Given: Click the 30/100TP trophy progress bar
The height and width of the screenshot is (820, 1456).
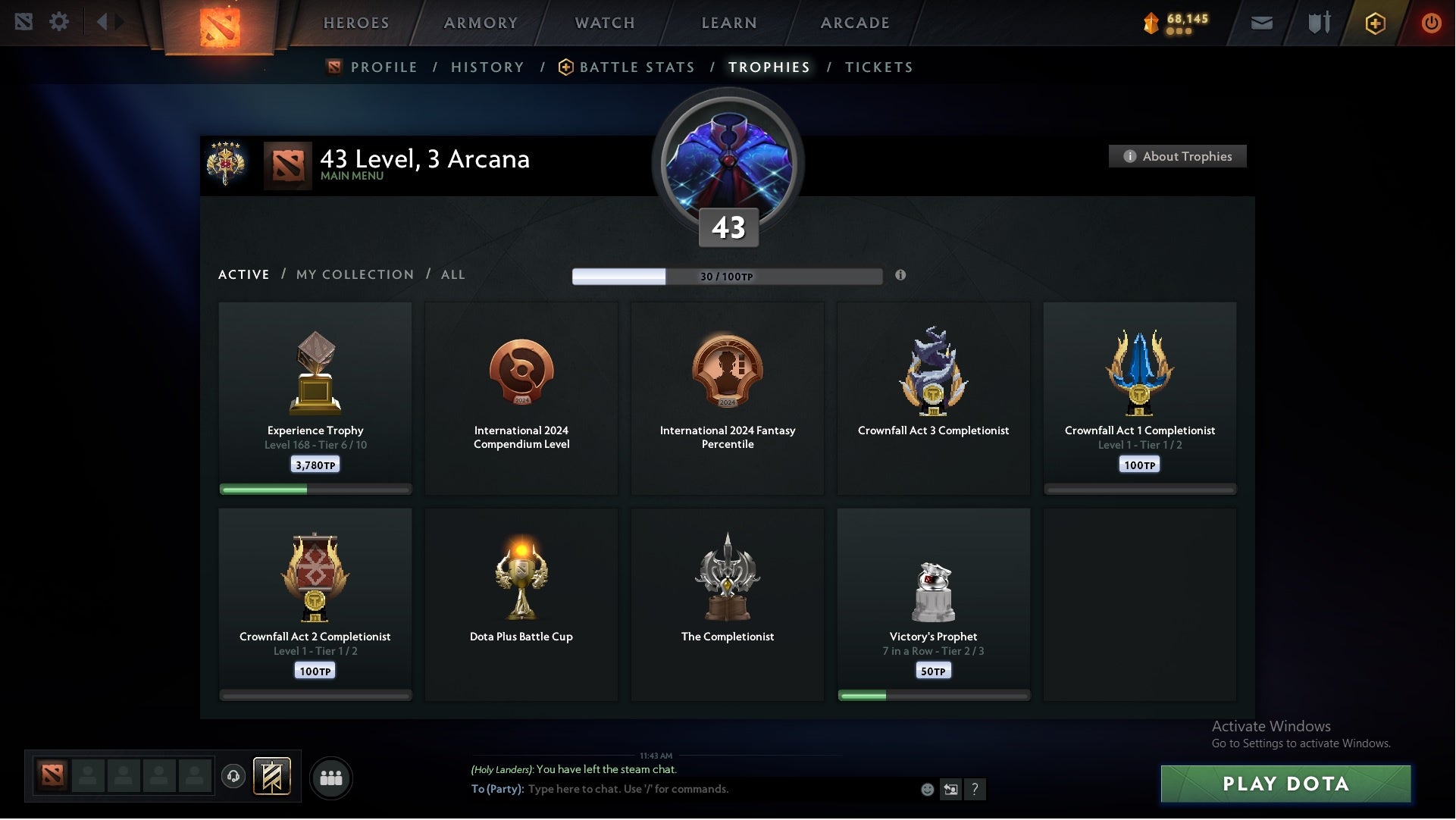Looking at the screenshot, I should (728, 277).
